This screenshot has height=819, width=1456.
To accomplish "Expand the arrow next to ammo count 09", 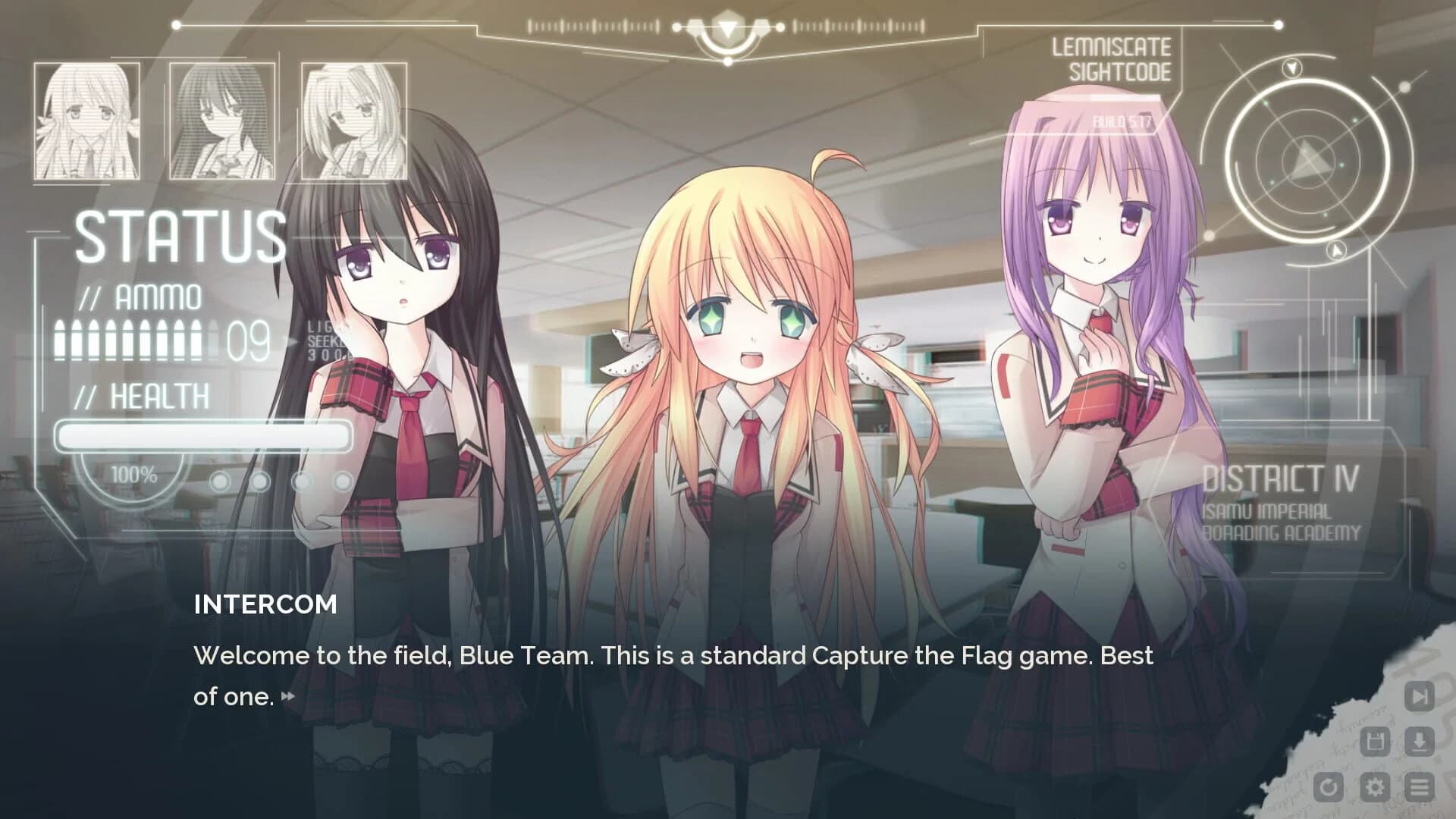I will point(290,341).
